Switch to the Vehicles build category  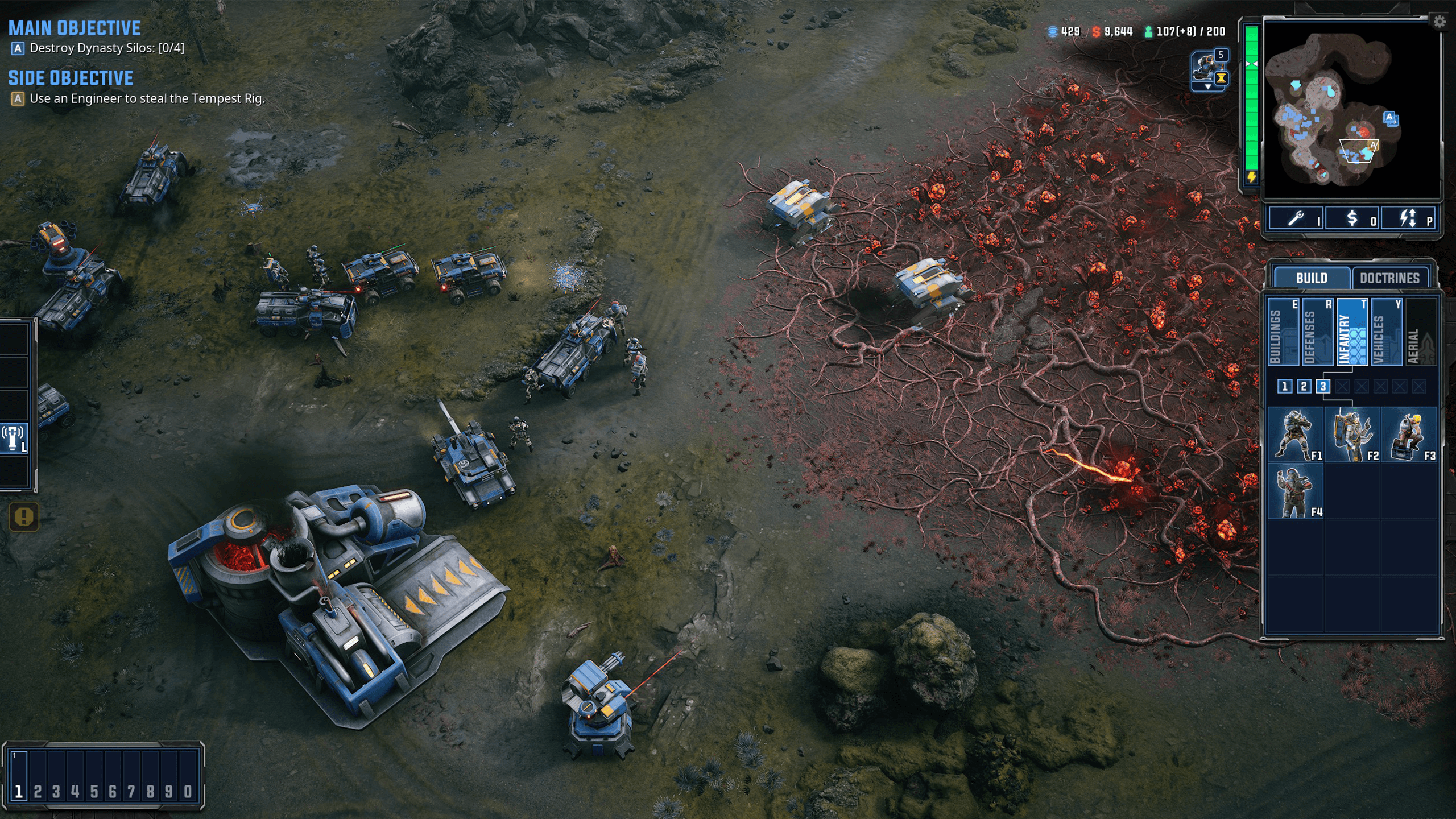click(x=1387, y=332)
